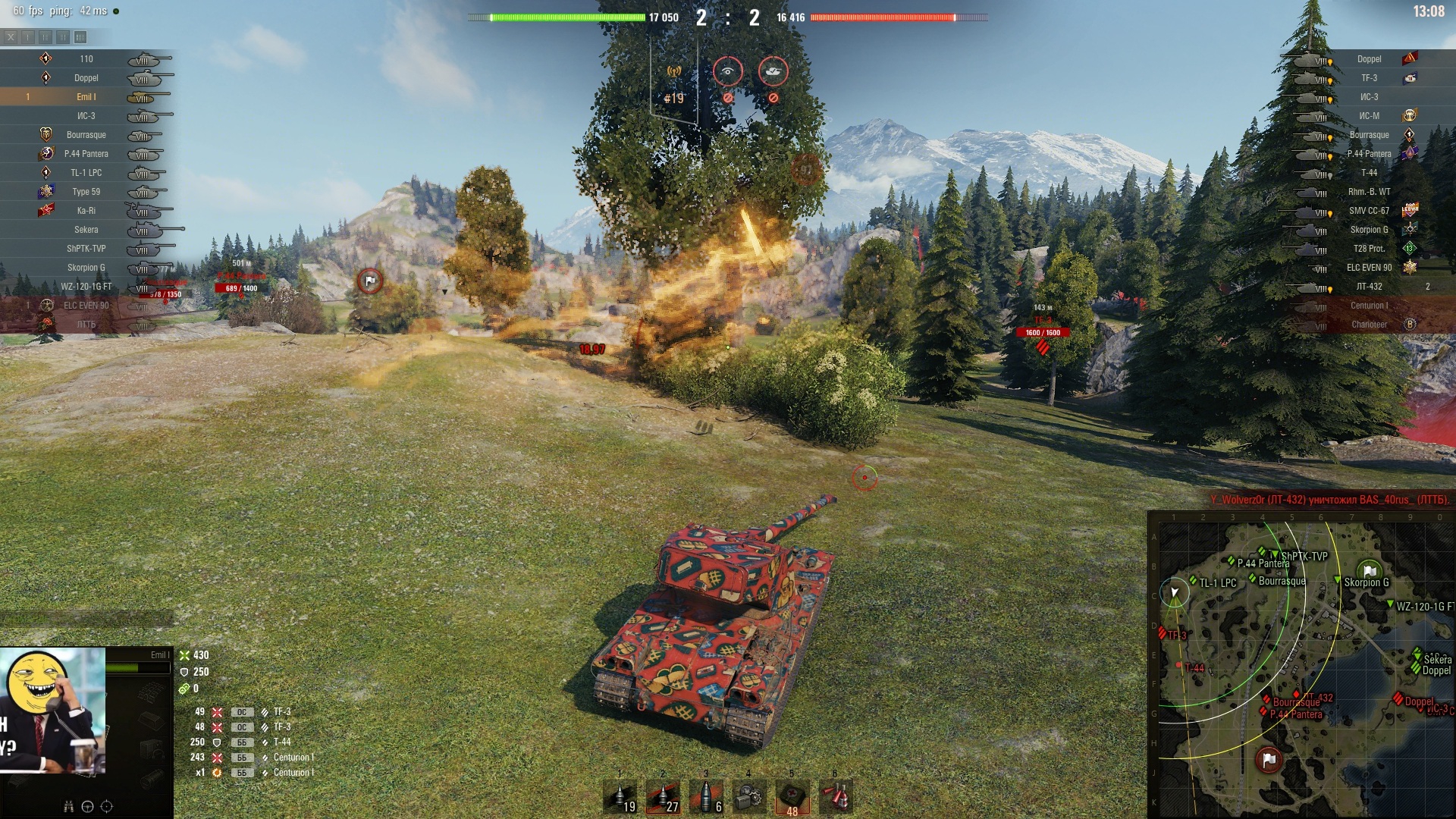
Task: Use the red fire extinguisher consumable
Action: pos(835,798)
